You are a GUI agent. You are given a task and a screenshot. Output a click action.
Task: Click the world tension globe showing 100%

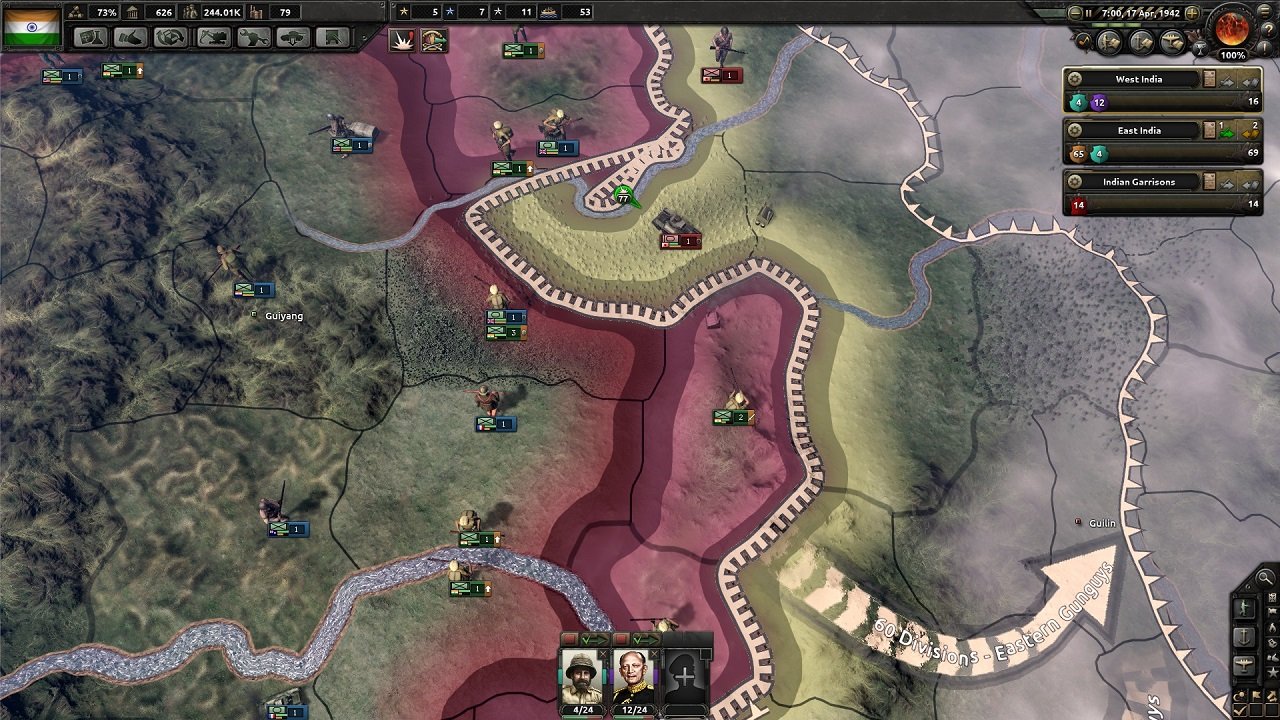1234,30
